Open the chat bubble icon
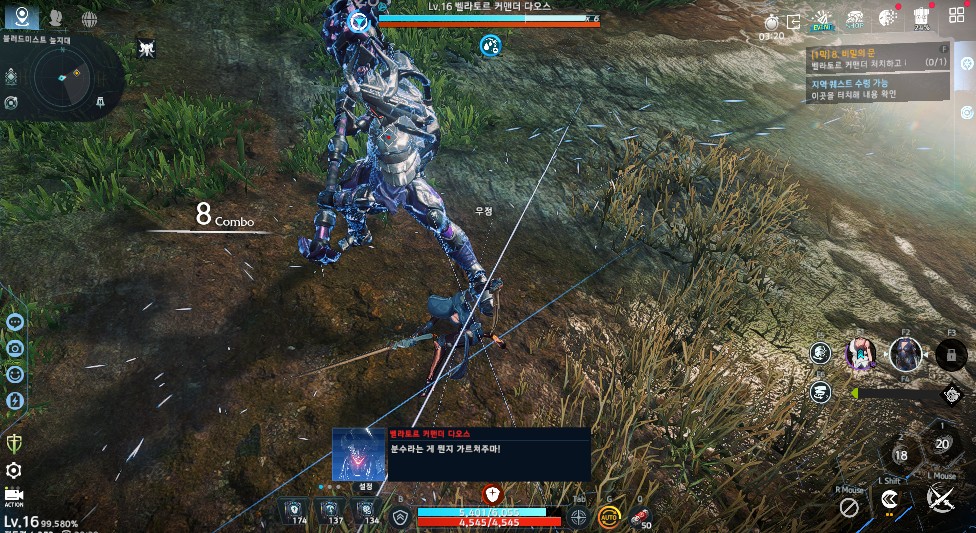This screenshot has height=533, width=976. coord(15,322)
